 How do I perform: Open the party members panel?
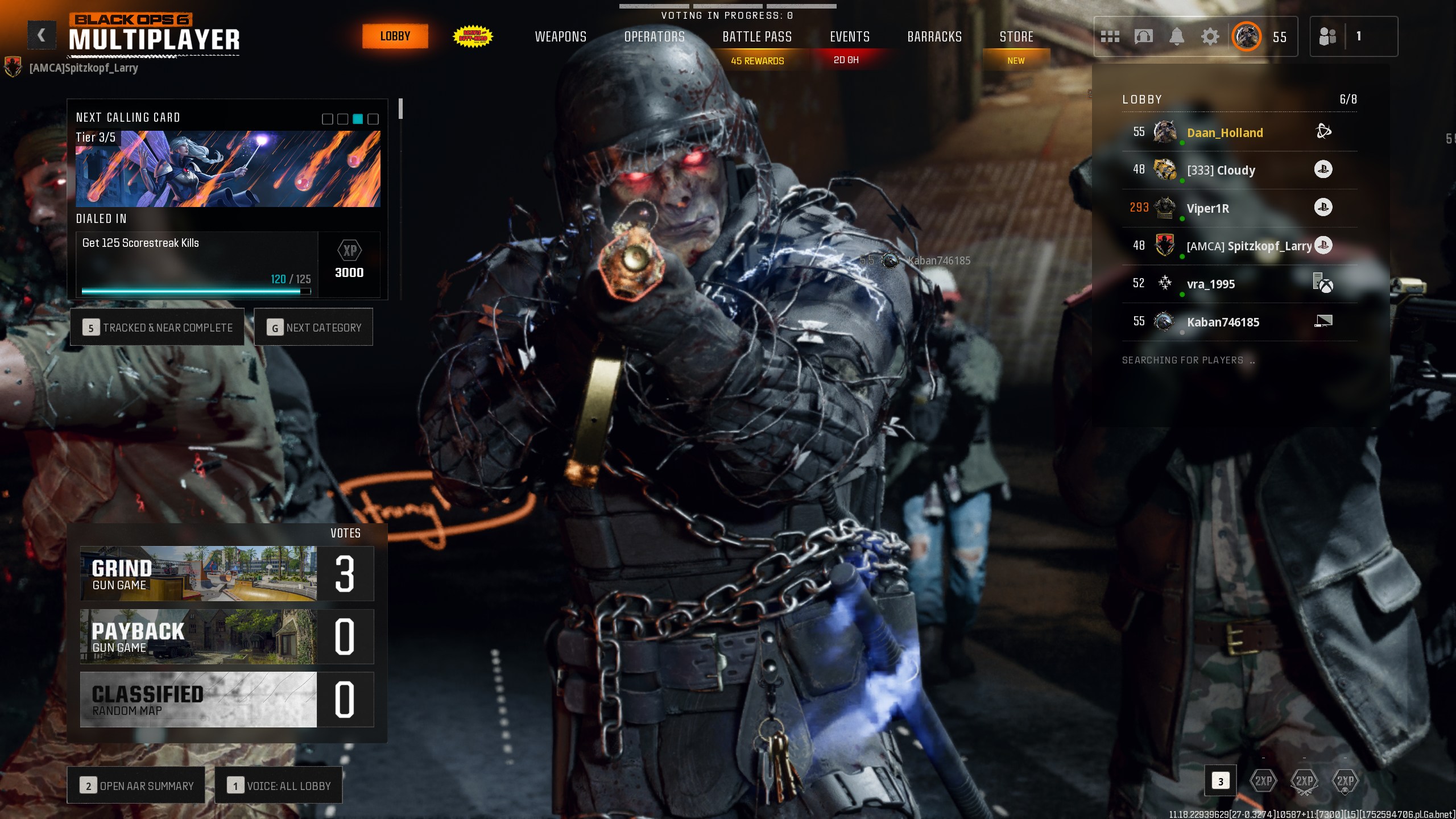(1353, 37)
